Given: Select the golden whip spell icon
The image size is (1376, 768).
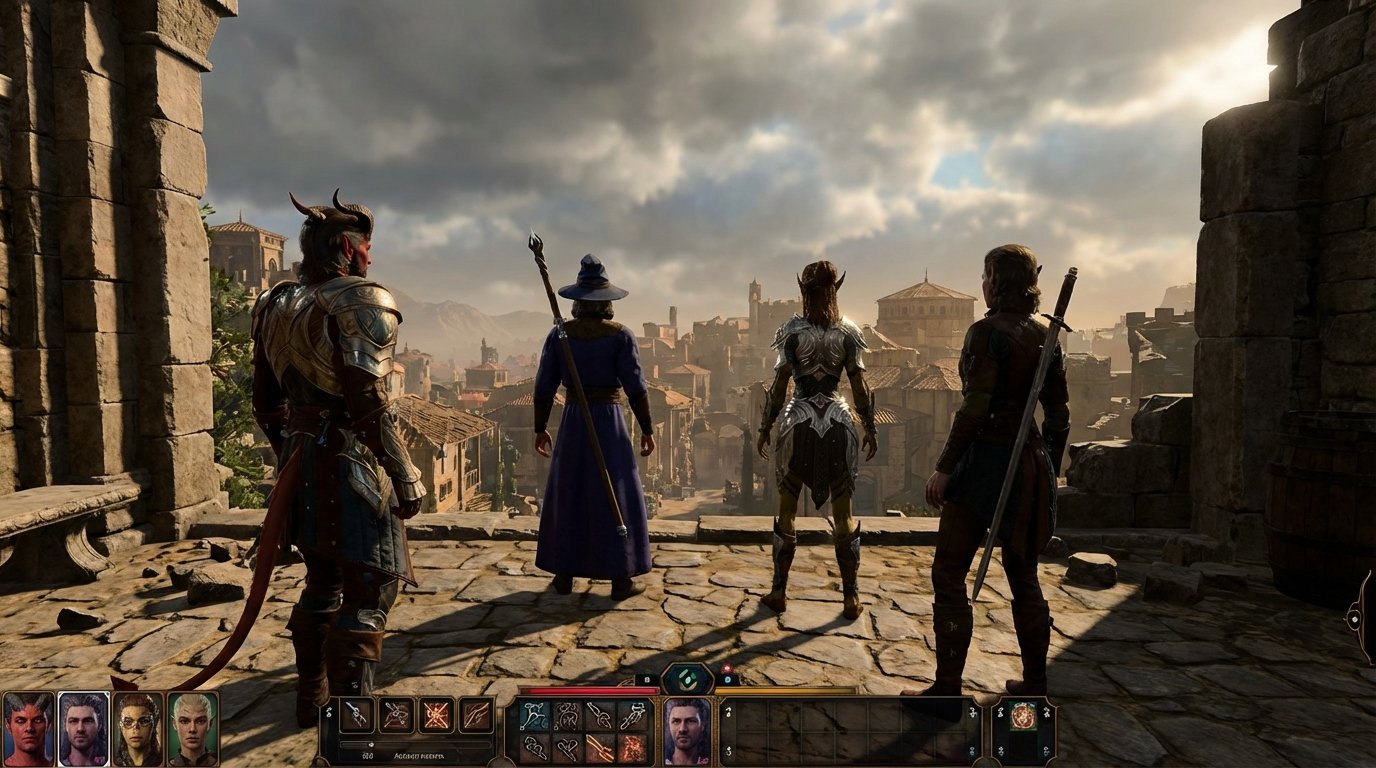Looking at the screenshot, I should (601, 747).
